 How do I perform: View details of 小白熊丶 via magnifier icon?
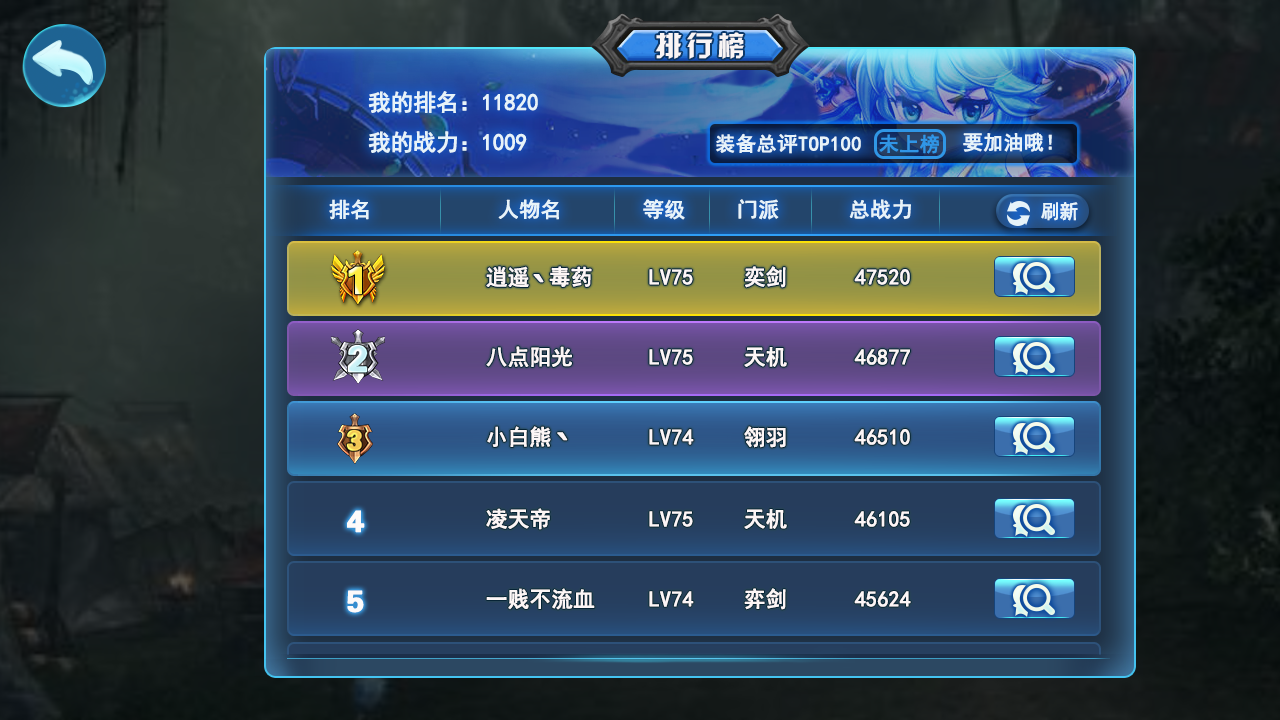click(1034, 437)
